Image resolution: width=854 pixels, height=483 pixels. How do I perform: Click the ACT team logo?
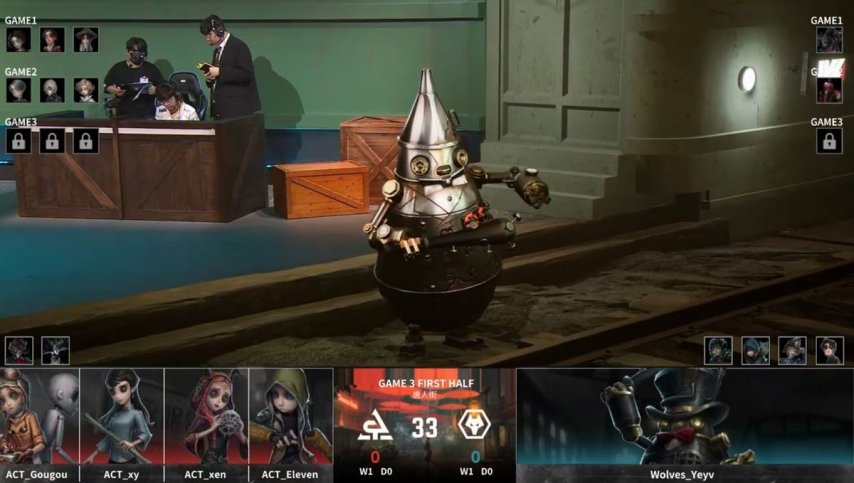(x=375, y=427)
